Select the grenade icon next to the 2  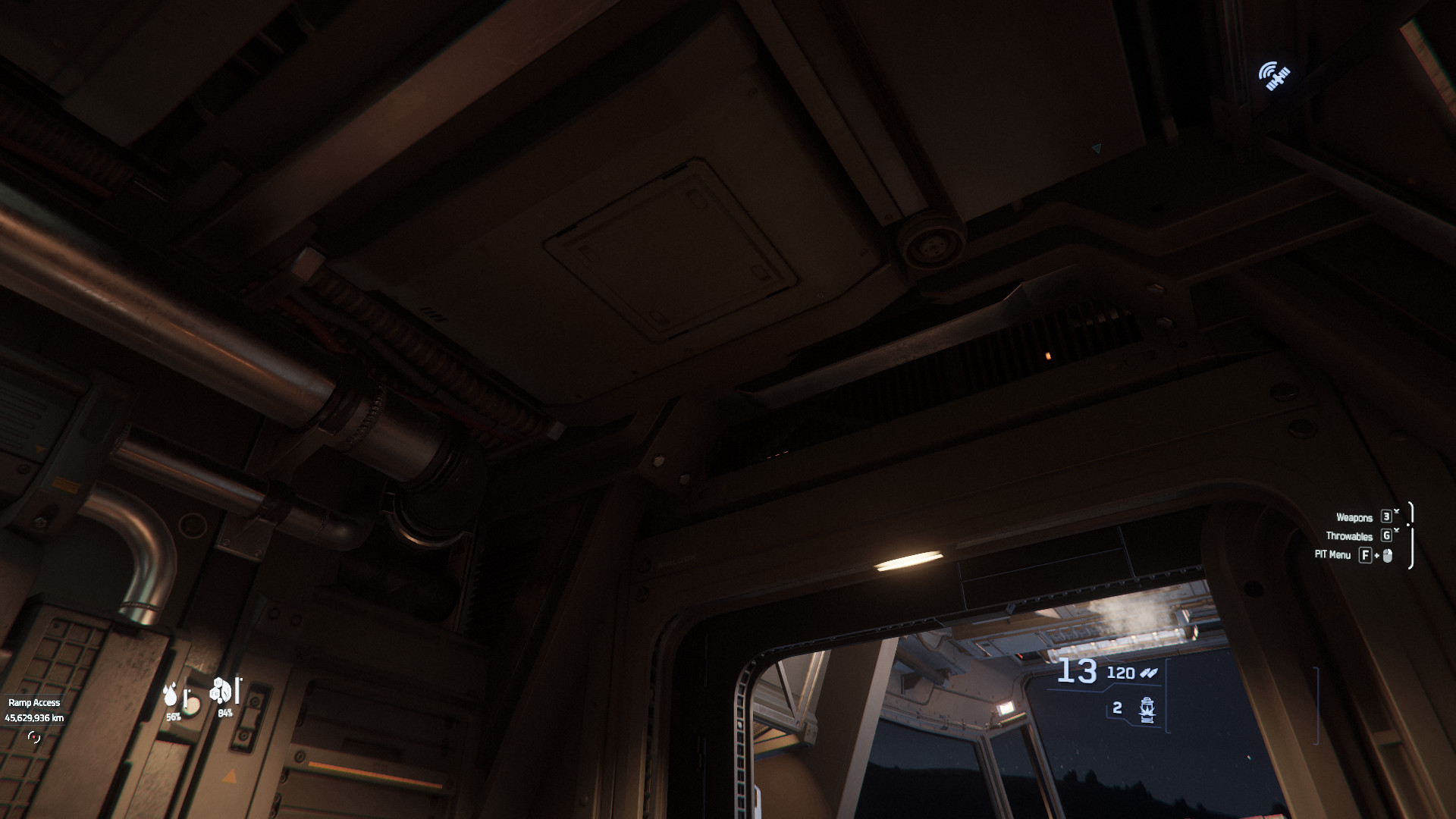point(1147,710)
